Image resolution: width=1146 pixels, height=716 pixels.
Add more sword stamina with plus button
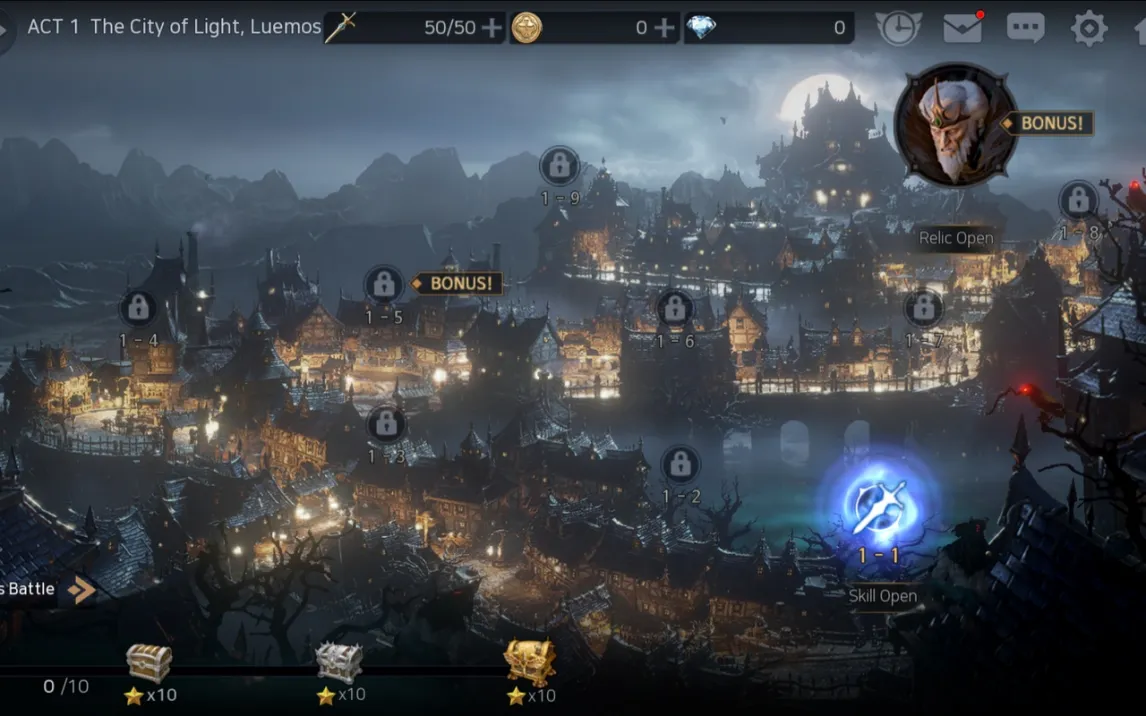click(492, 28)
